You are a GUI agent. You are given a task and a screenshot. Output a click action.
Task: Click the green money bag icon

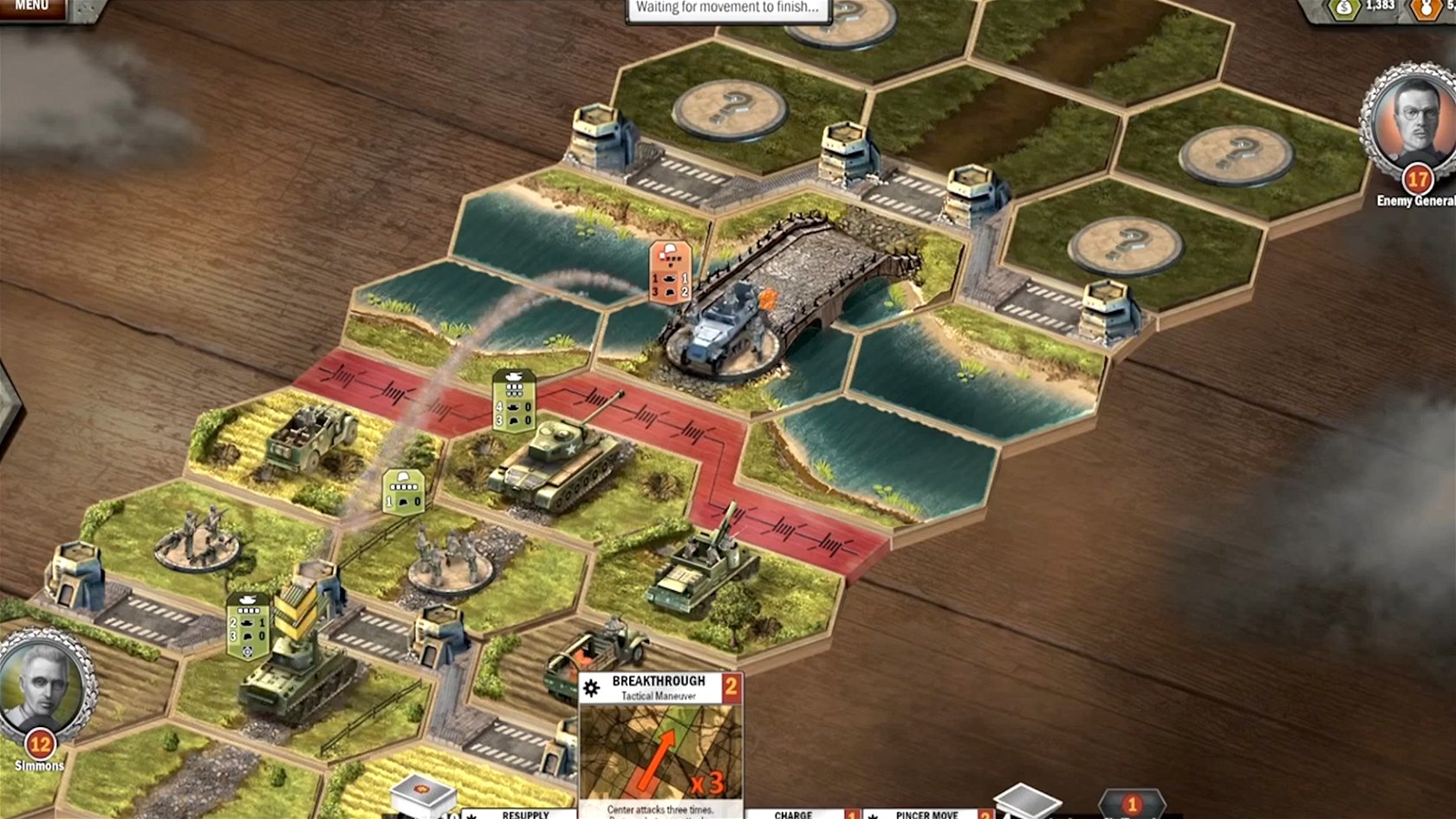point(1344,9)
